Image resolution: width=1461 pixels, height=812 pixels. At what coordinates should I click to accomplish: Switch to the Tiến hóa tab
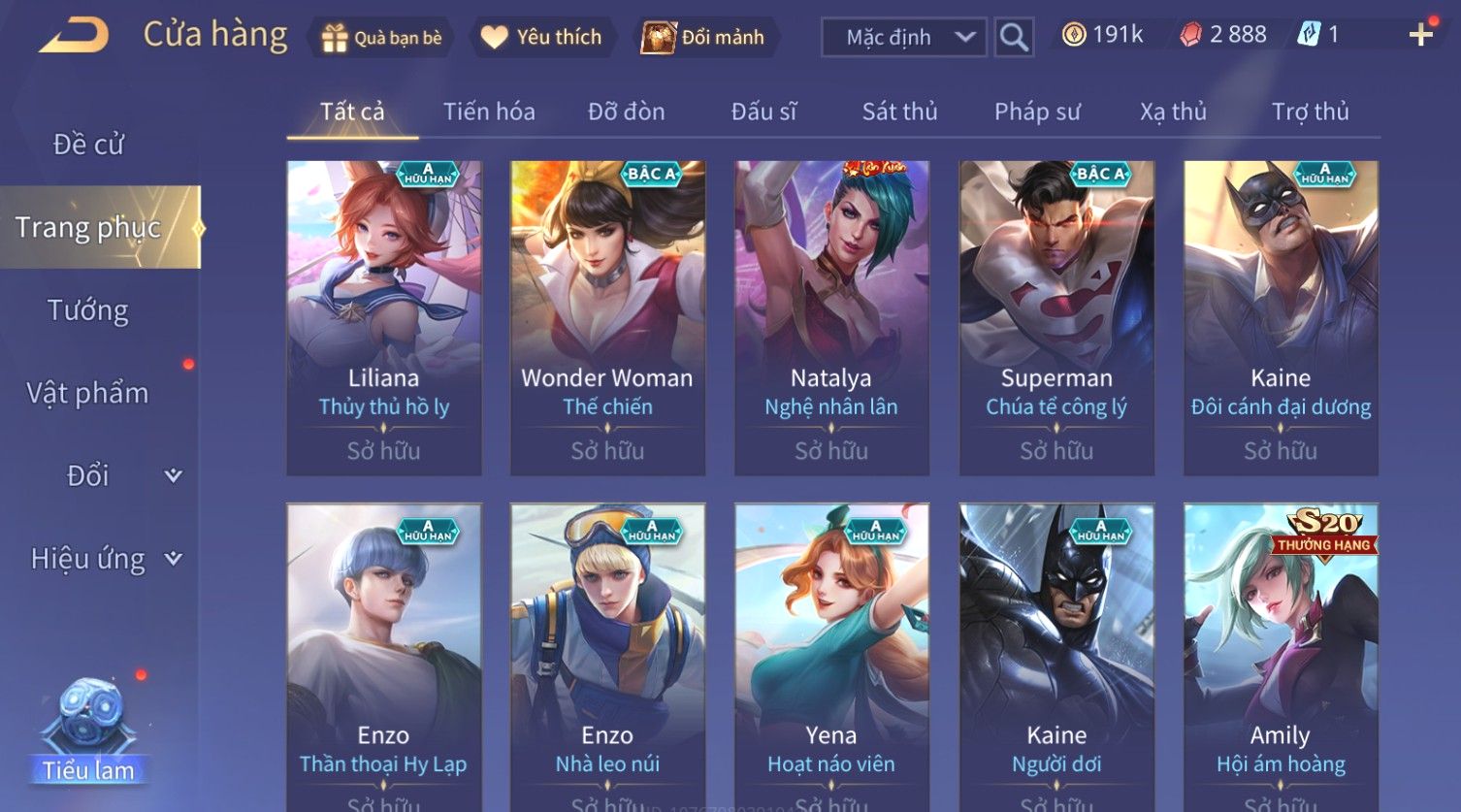(x=489, y=112)
